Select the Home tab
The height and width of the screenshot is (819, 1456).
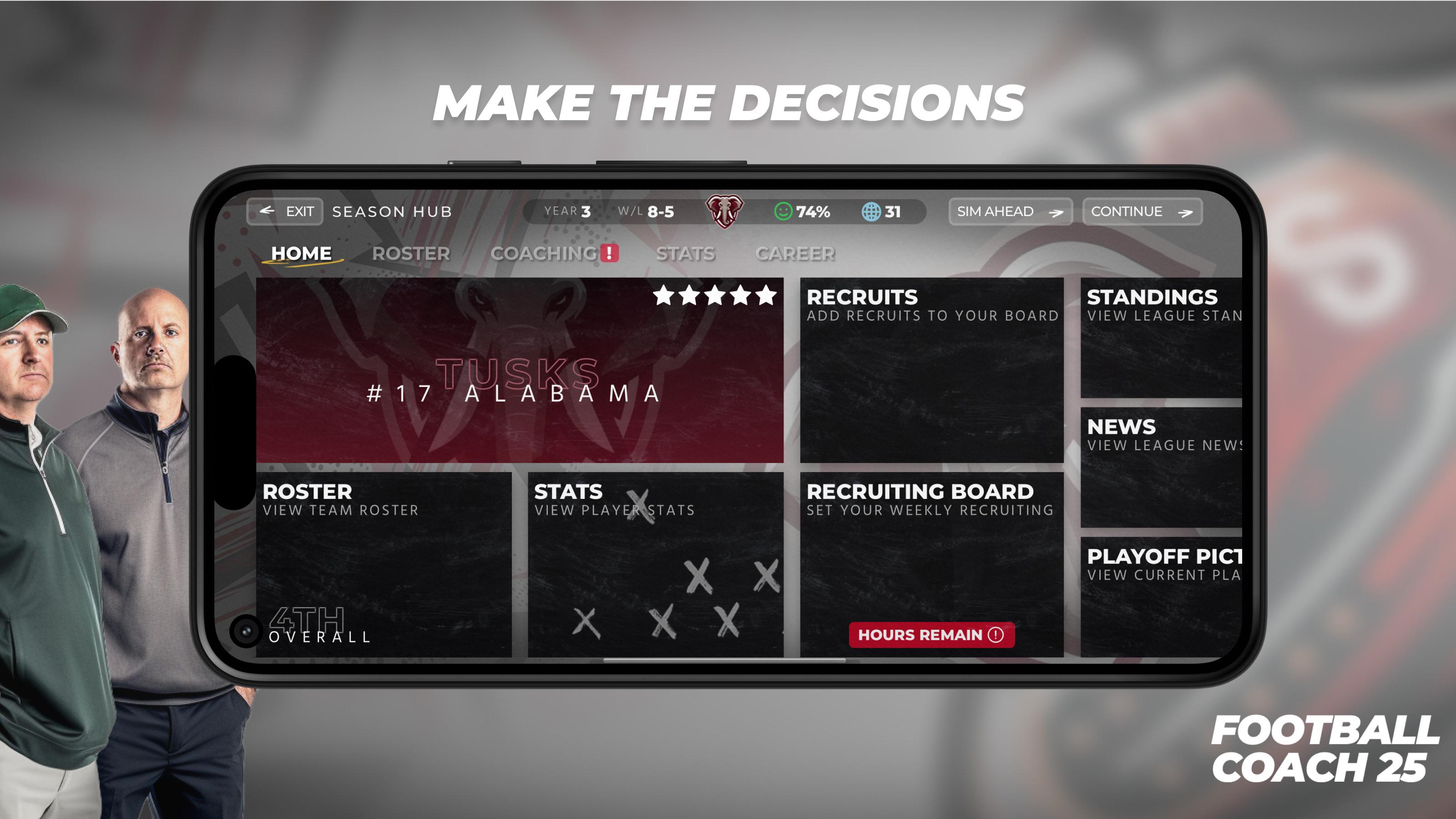coord(302,253)
